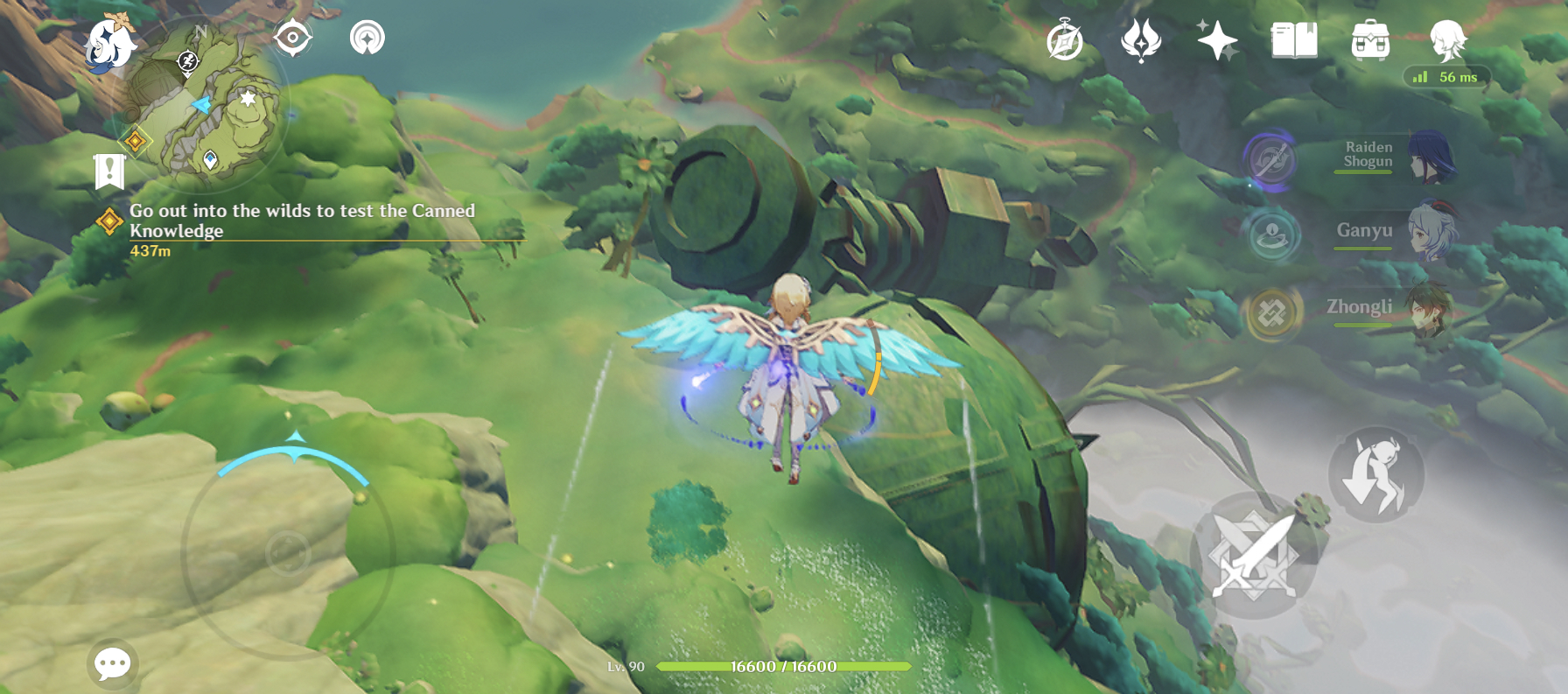The height and width of the screenshot is (694, 1568).
Task: Open the Events compass icon
Action: tap(1065, 40)
